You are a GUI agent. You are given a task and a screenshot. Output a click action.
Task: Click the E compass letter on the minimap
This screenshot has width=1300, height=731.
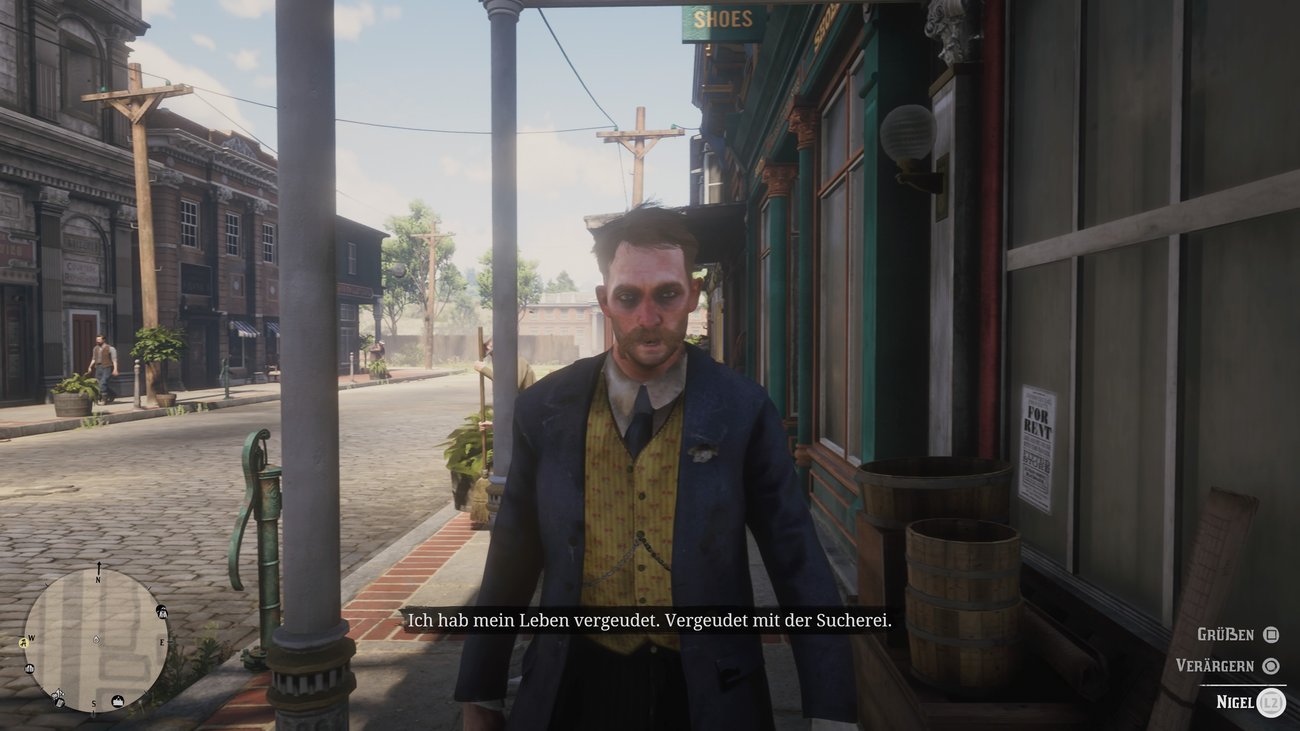(x=162, y=640)
